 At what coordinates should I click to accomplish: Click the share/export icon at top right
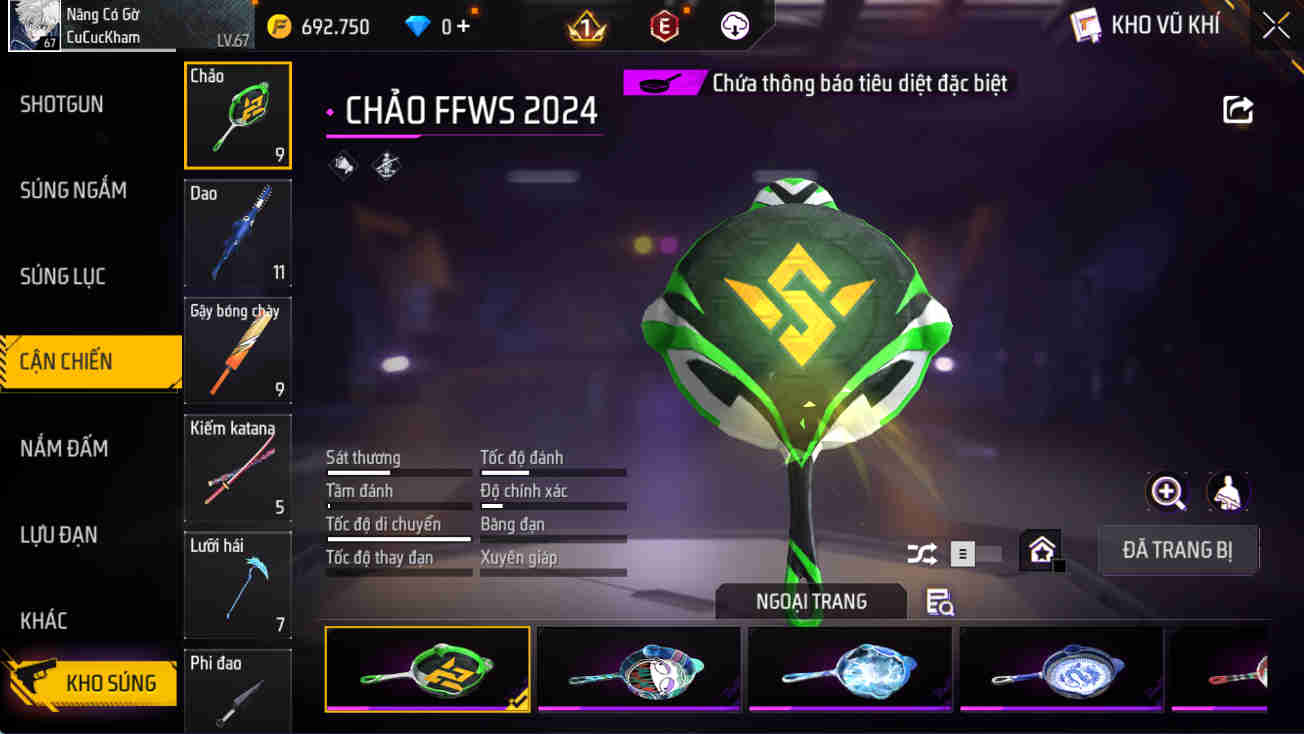click(1237, 110)
